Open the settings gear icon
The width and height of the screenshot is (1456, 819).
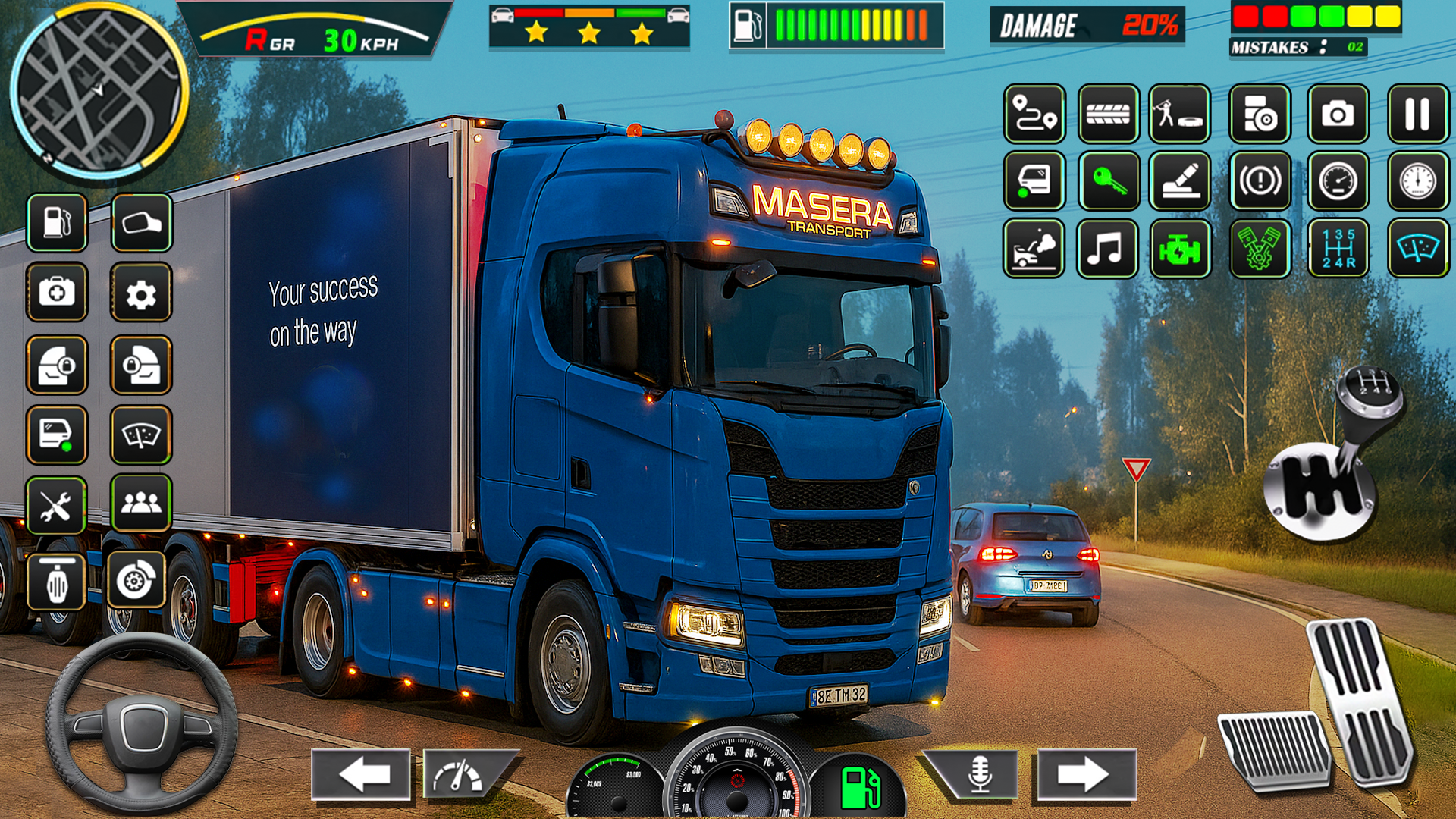coord(142,292)
